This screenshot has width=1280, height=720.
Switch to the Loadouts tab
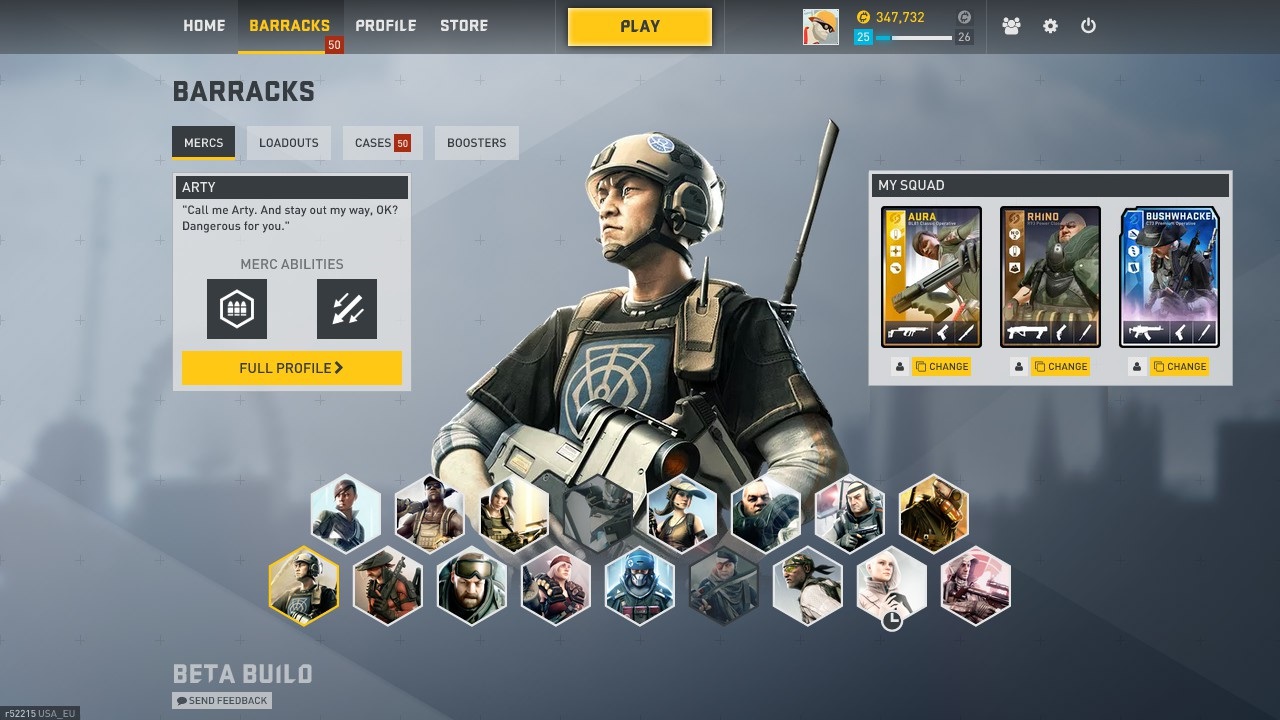pos(288,143)
